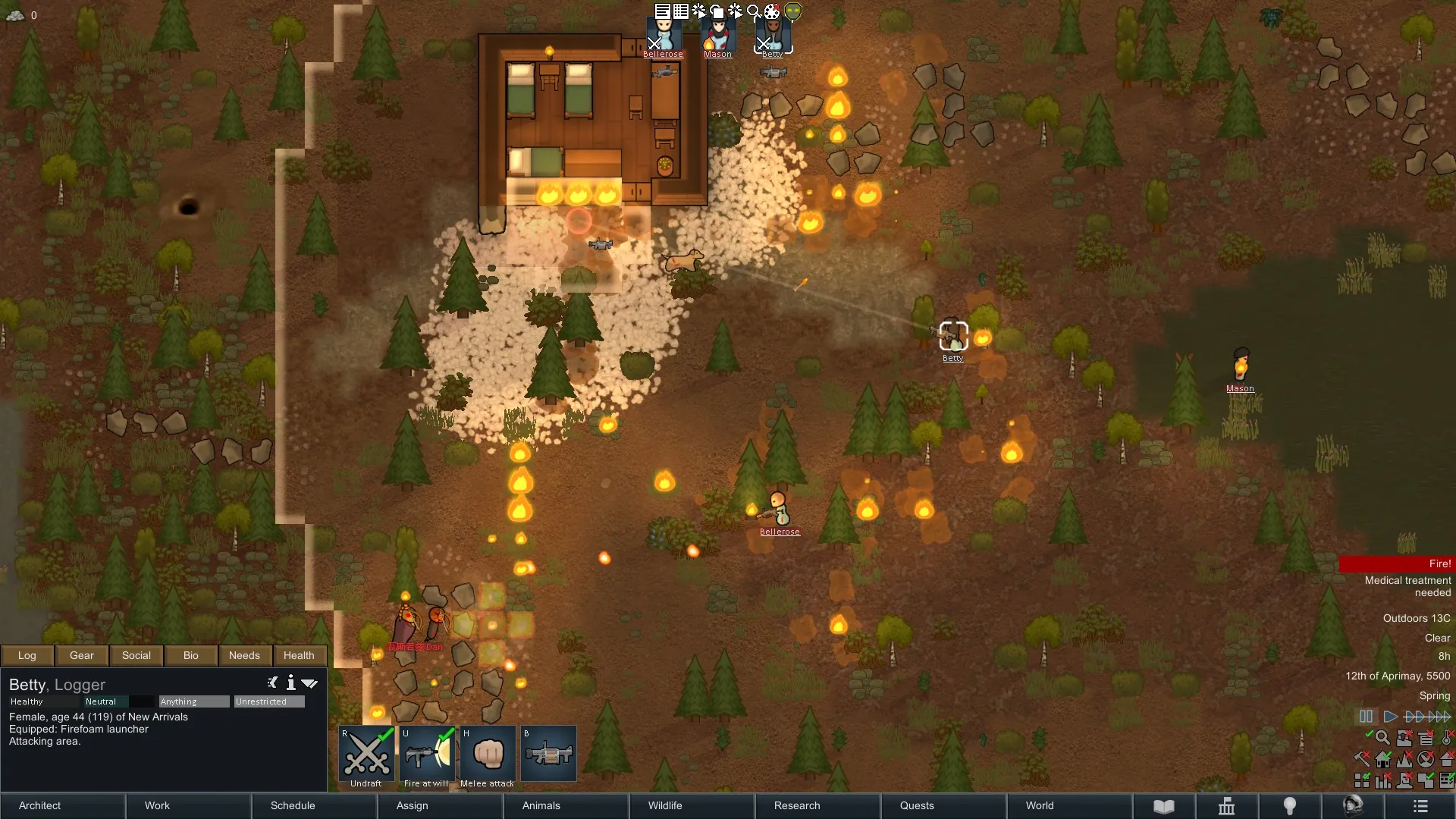1456x819 pixels.
Task: Set game to normal play speed
Action: click(x=1390, y=717)
